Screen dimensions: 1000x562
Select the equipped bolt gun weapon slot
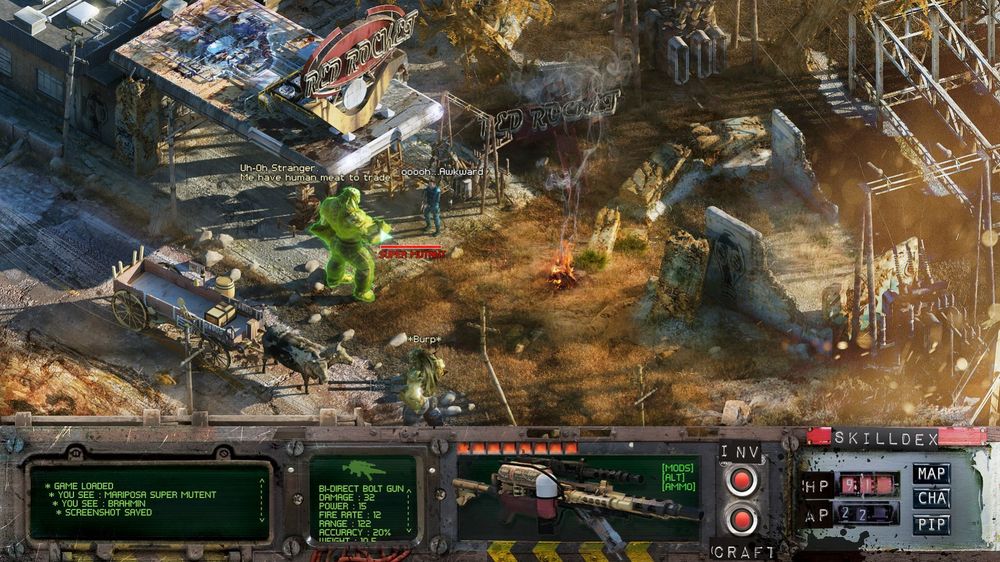560,497
